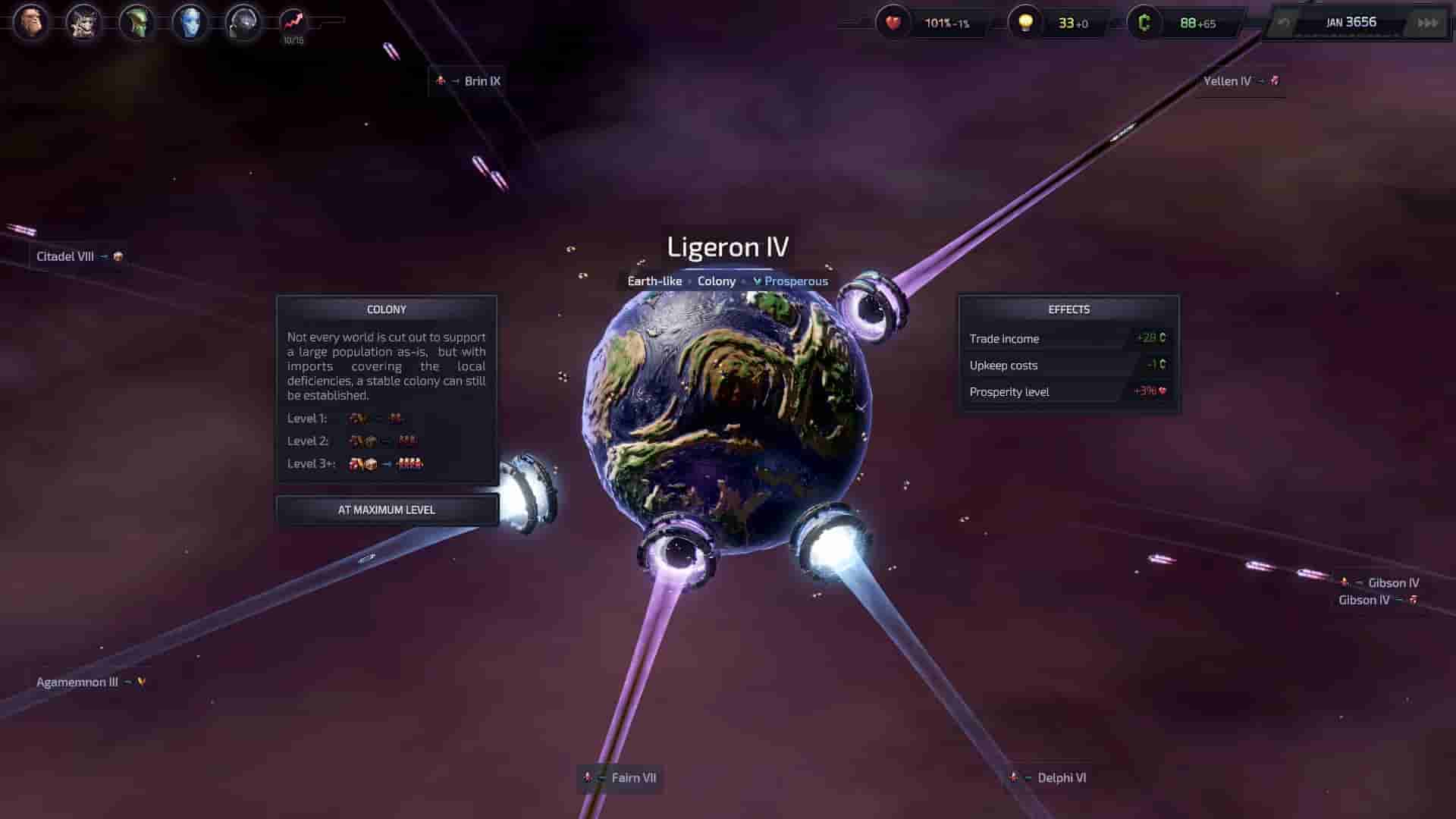Viewport: 1456px width, 819px height.
Task: Click the green credits currency icon
Action: pyautogui.click(x=1144, y=23)
